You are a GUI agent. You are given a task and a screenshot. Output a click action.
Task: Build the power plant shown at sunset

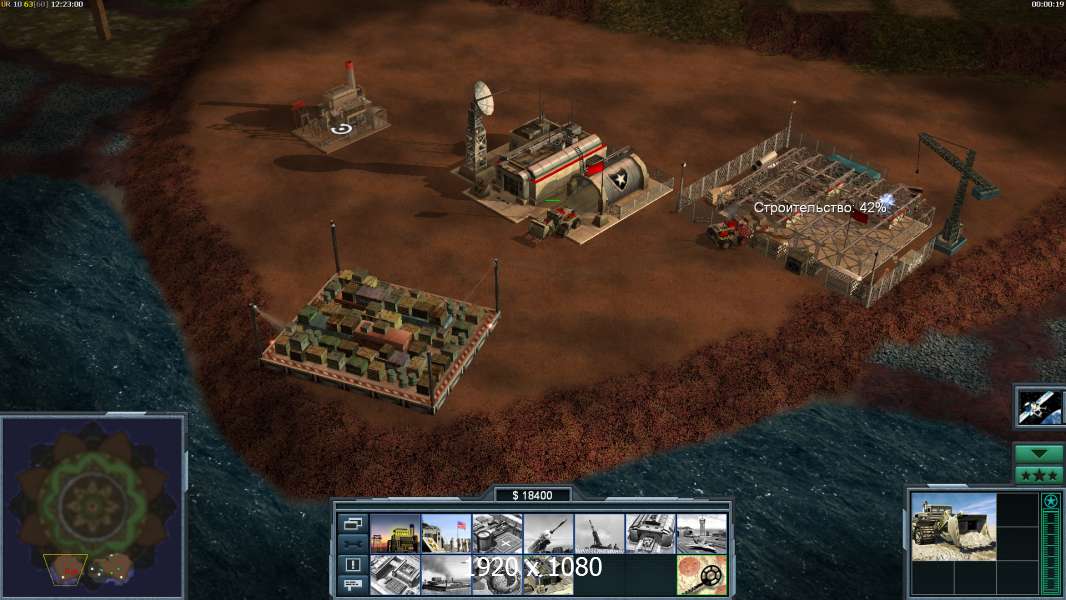point(395,533)
